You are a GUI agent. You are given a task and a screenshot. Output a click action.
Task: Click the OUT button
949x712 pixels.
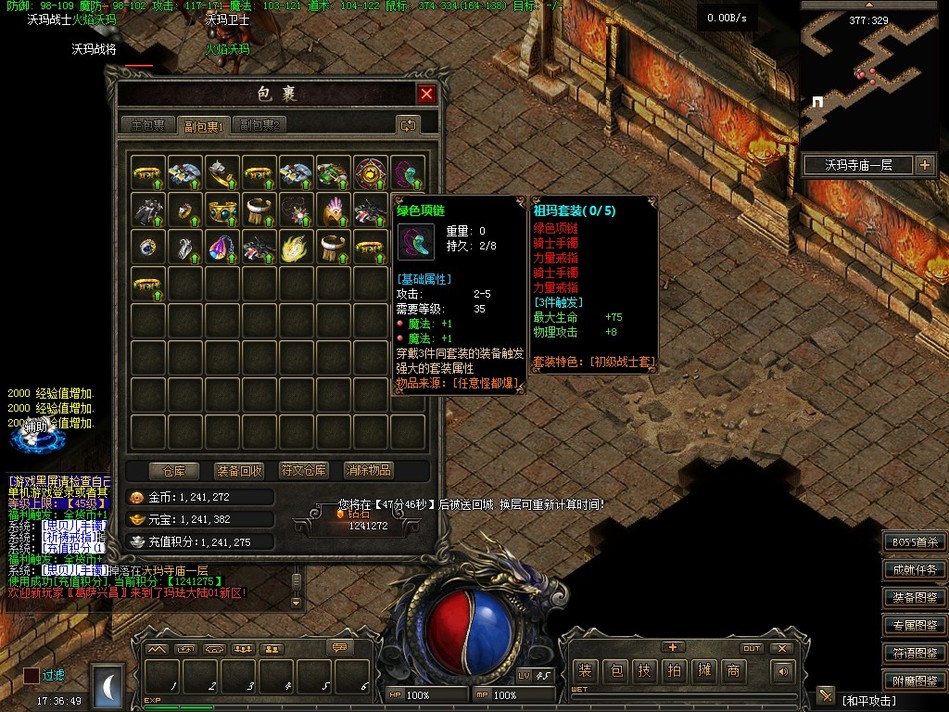click(752, 648)
